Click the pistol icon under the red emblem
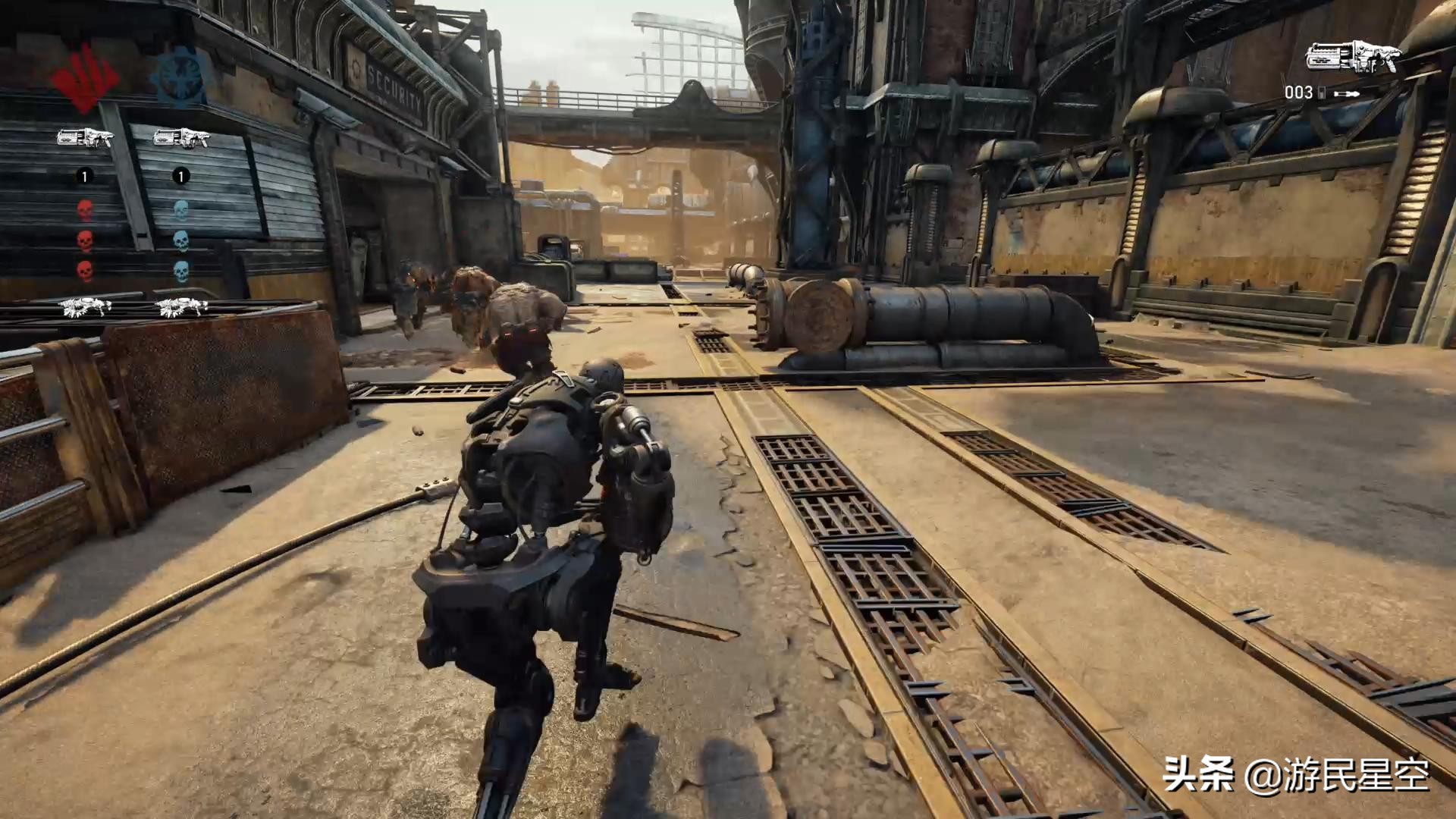The height and width of the screenshot is (819, 1456). pos(85,138)
